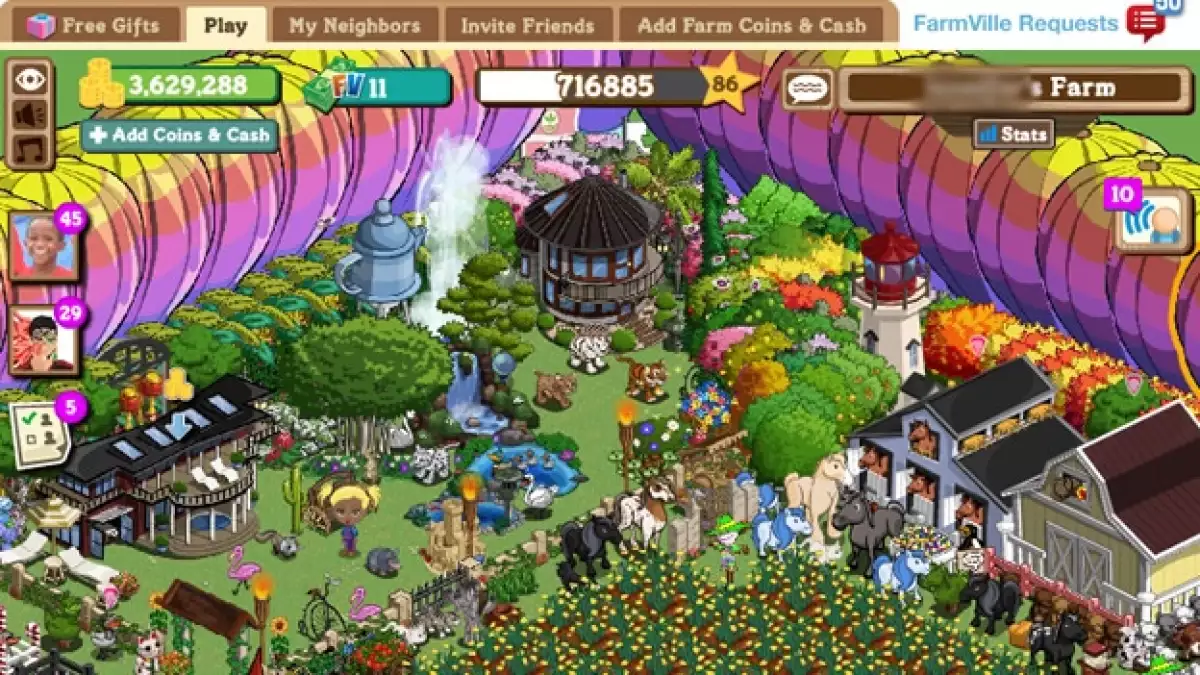Viewport: 1200px width, 675px height.
Task: Click the Farm Cash FV icon
Action: click(x=335, y=88)
